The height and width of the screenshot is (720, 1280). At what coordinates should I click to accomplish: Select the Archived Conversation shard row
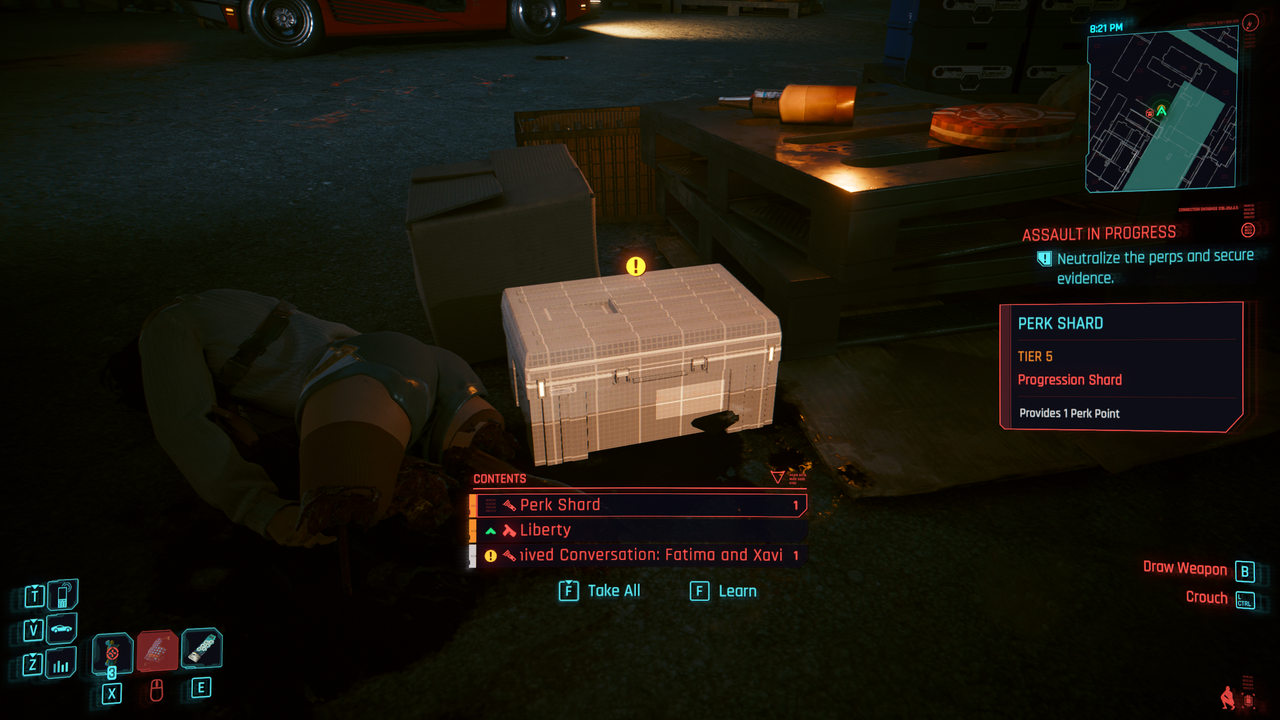coord(640,555)
